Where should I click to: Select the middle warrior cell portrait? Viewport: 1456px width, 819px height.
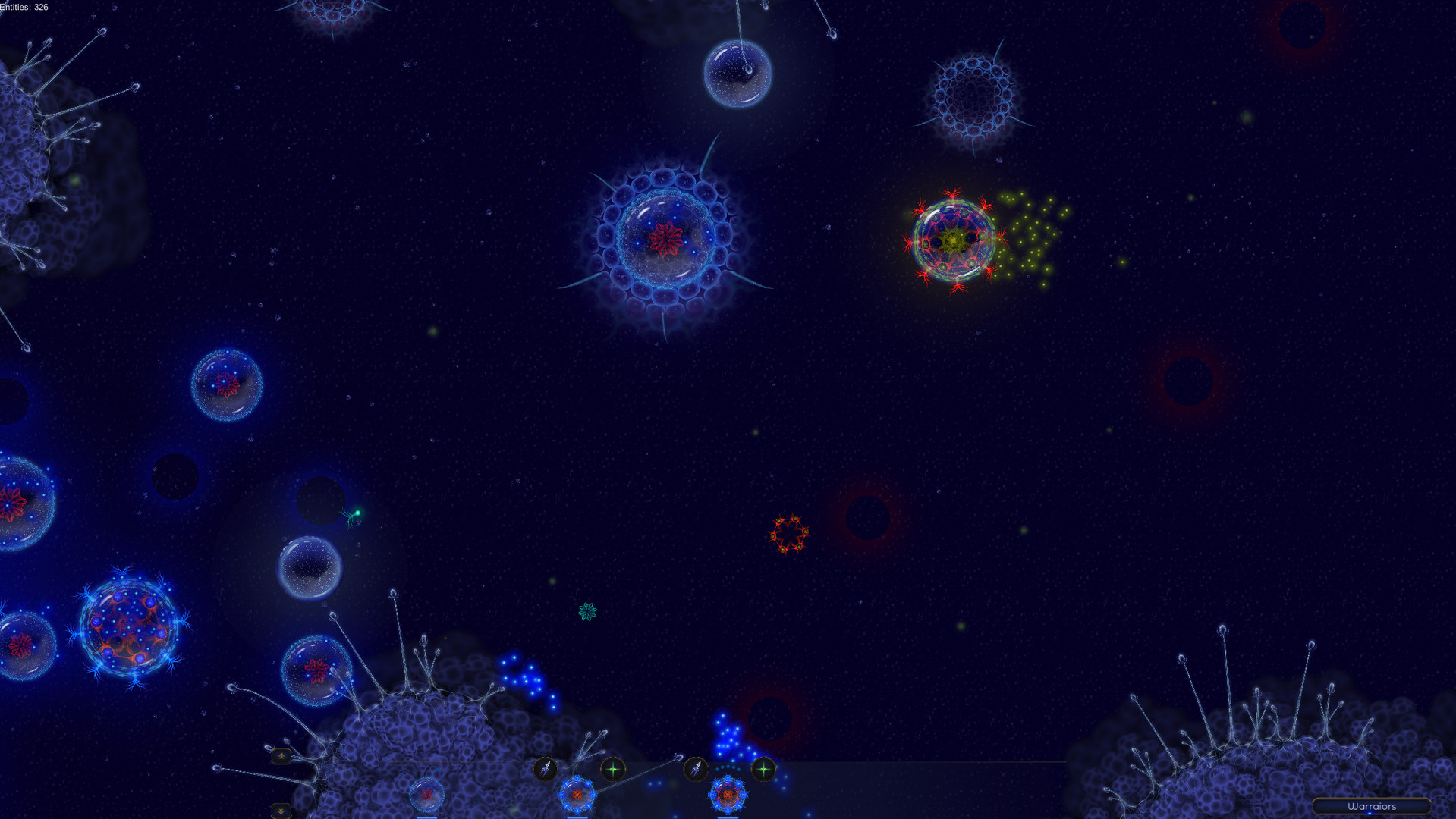[578, 795]
